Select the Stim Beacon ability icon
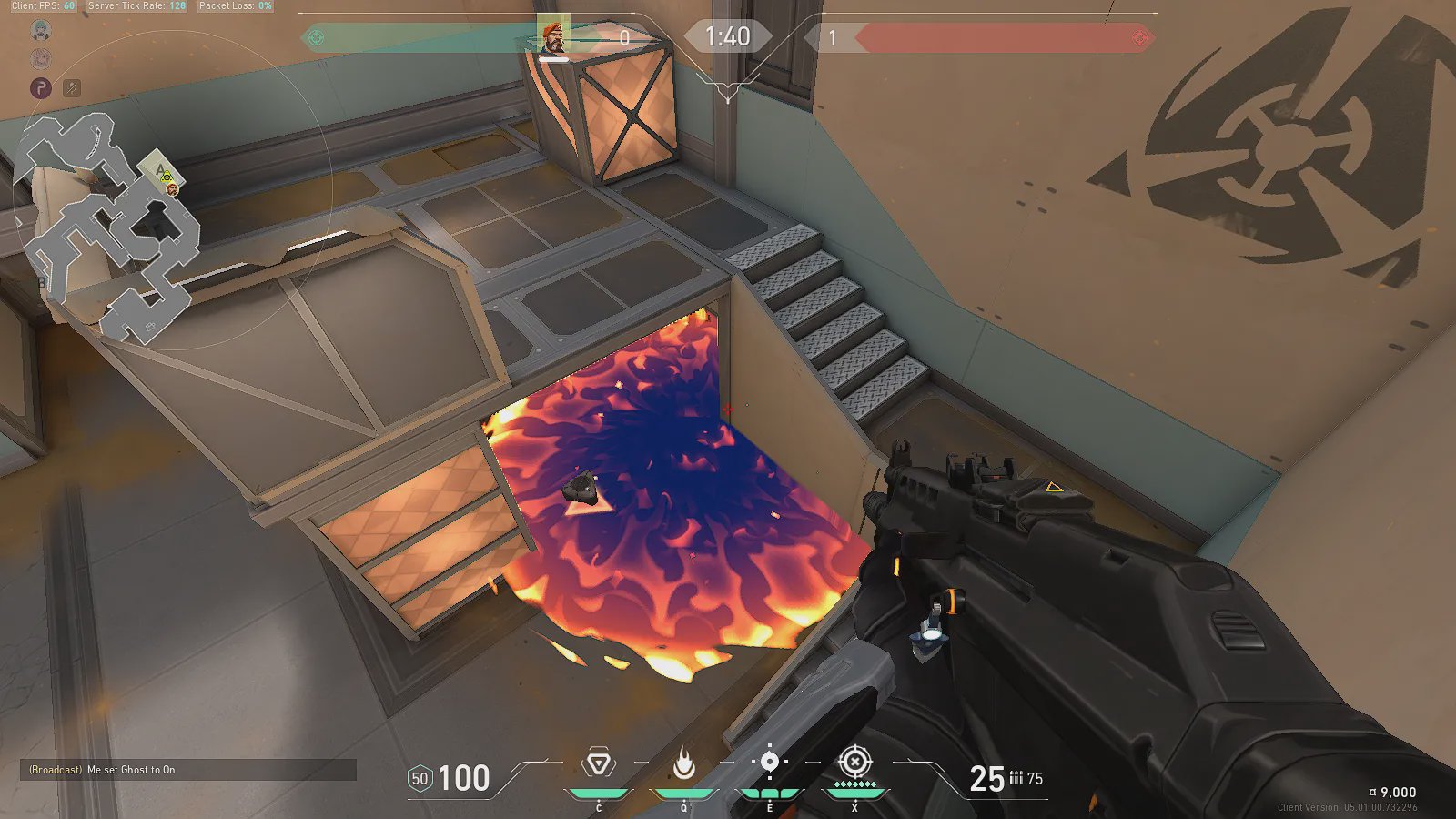 (x=598, y=764)
